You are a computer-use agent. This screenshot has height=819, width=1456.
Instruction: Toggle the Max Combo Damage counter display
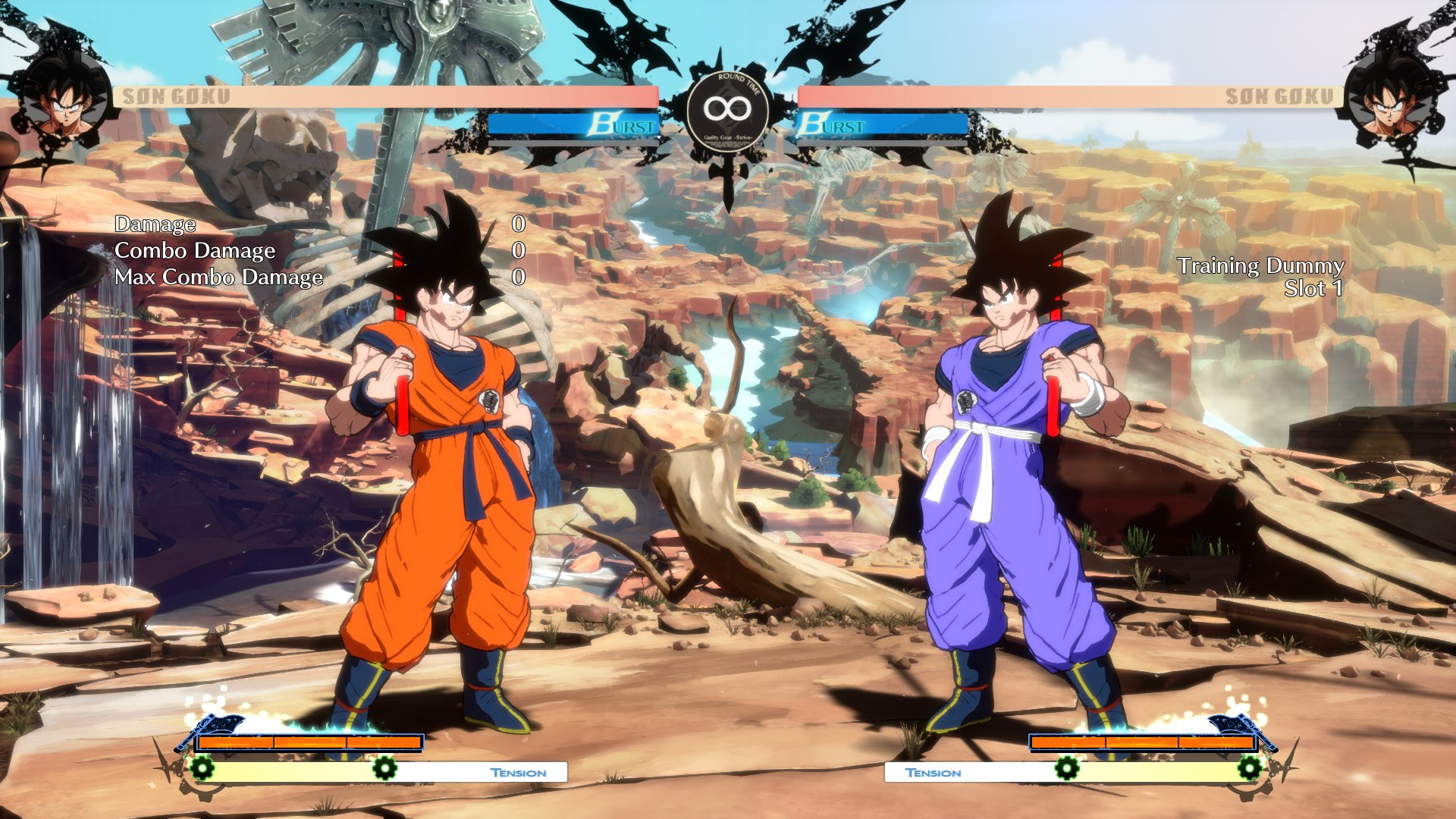219,276
